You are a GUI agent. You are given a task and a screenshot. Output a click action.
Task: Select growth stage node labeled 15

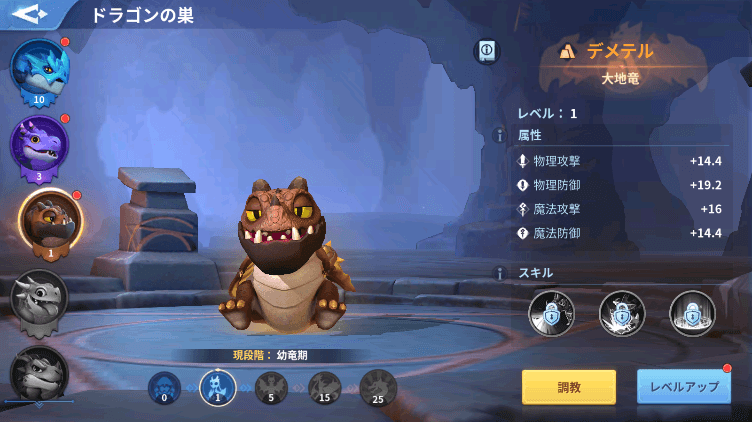(324, 387)
